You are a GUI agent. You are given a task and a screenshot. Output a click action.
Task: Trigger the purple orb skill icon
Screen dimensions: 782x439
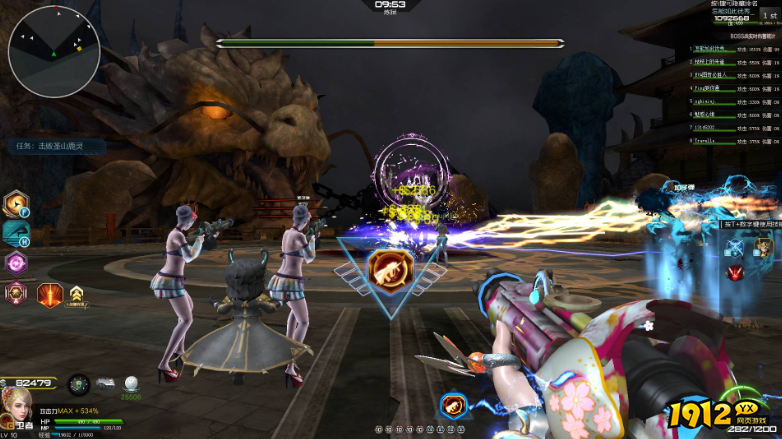(x=17, y=263)
